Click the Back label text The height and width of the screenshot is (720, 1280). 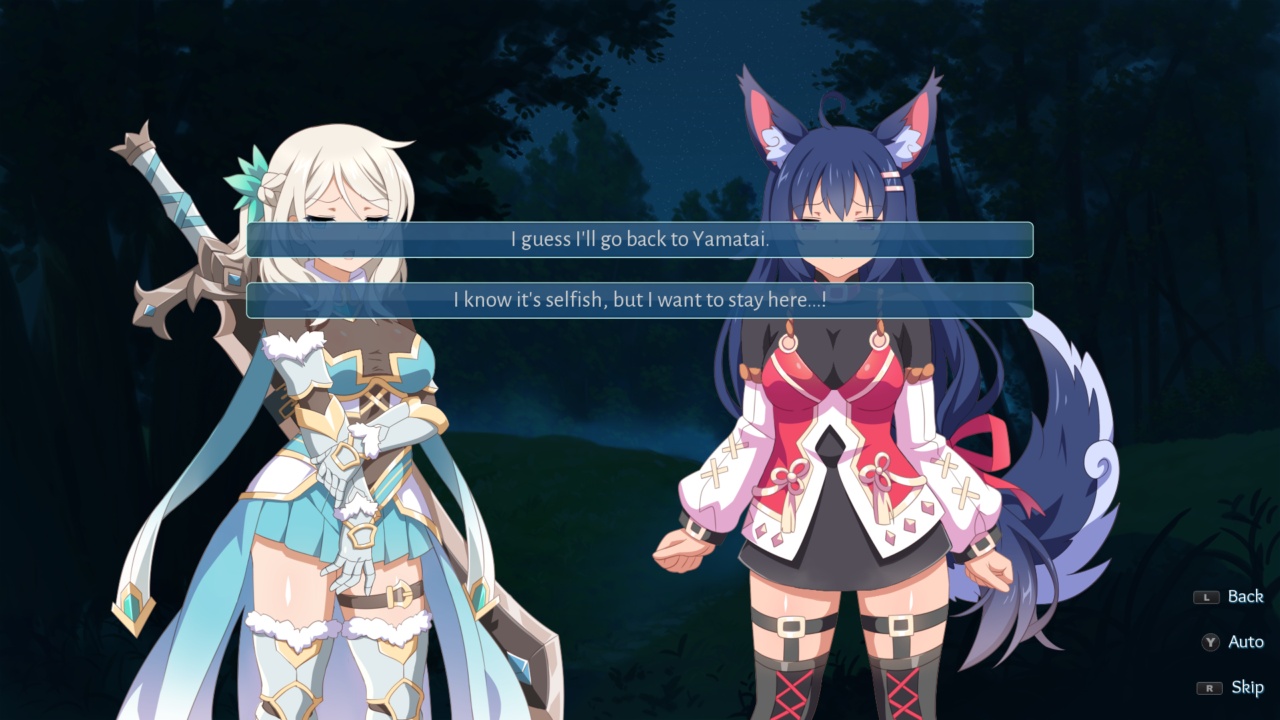point(1245,596)
